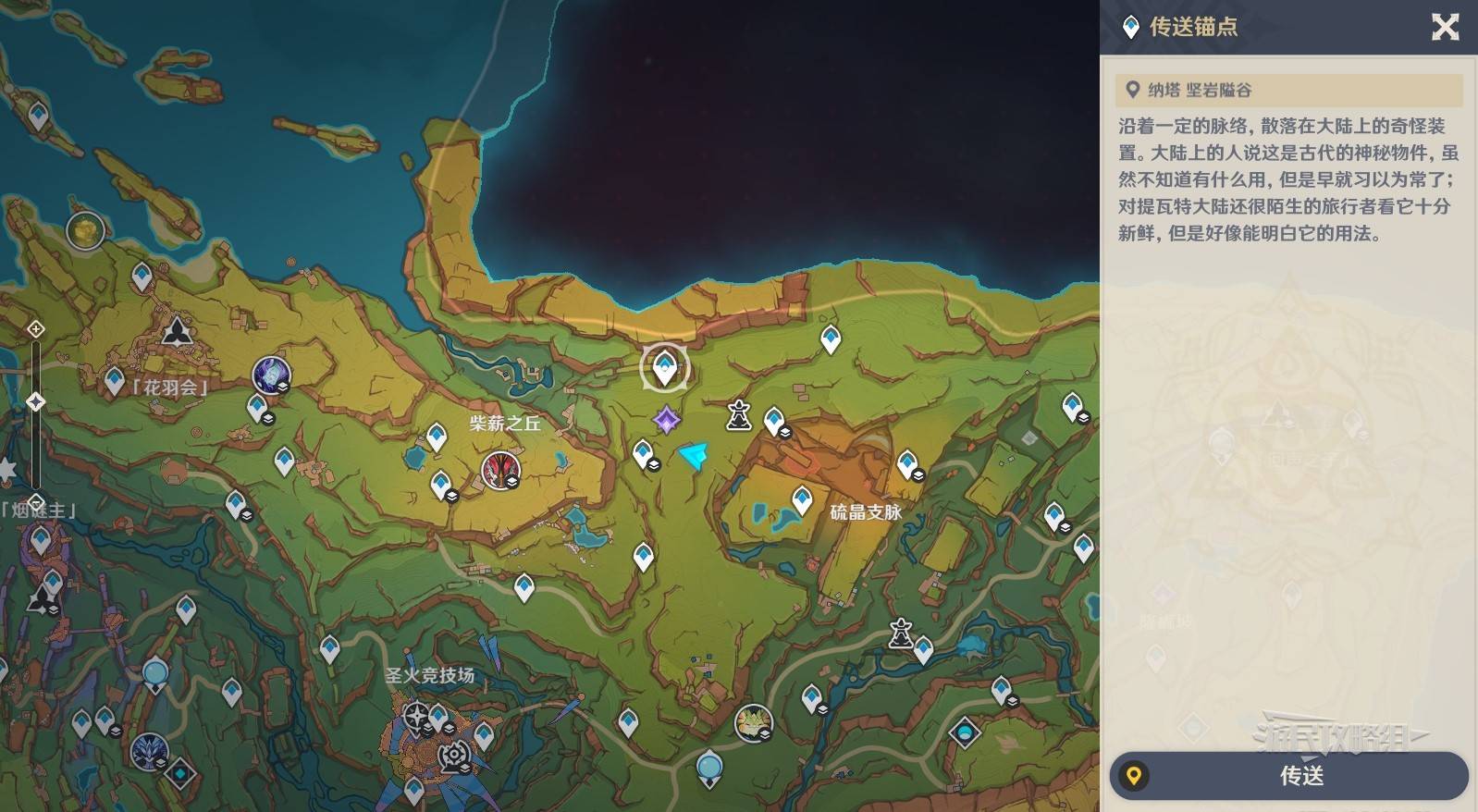Screen dimensions: 1478x812
Task: Select the circled teleport waypoint marker
Action: tap(664, 368)
